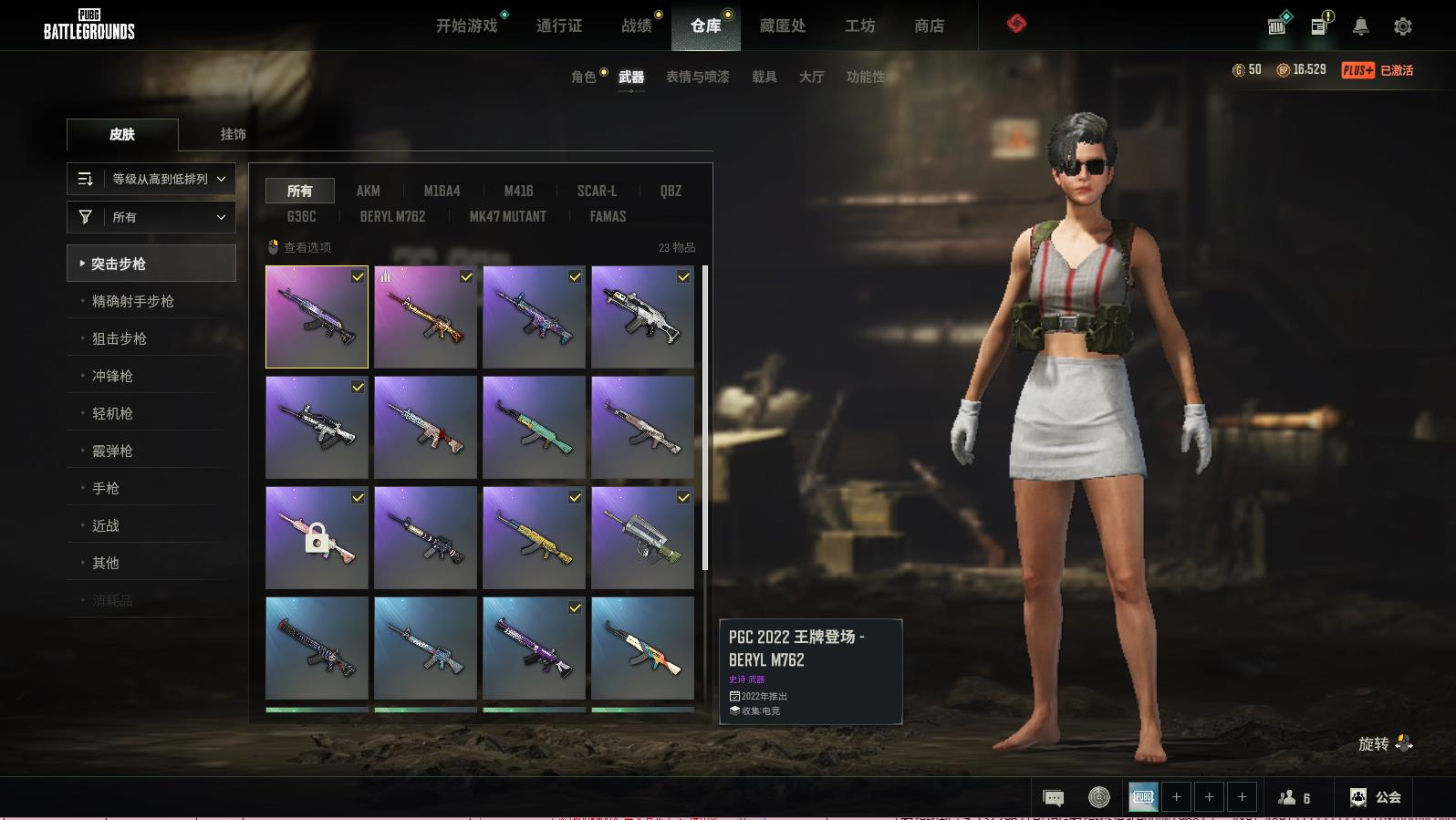Check the notification bell

click(1360, 26)
